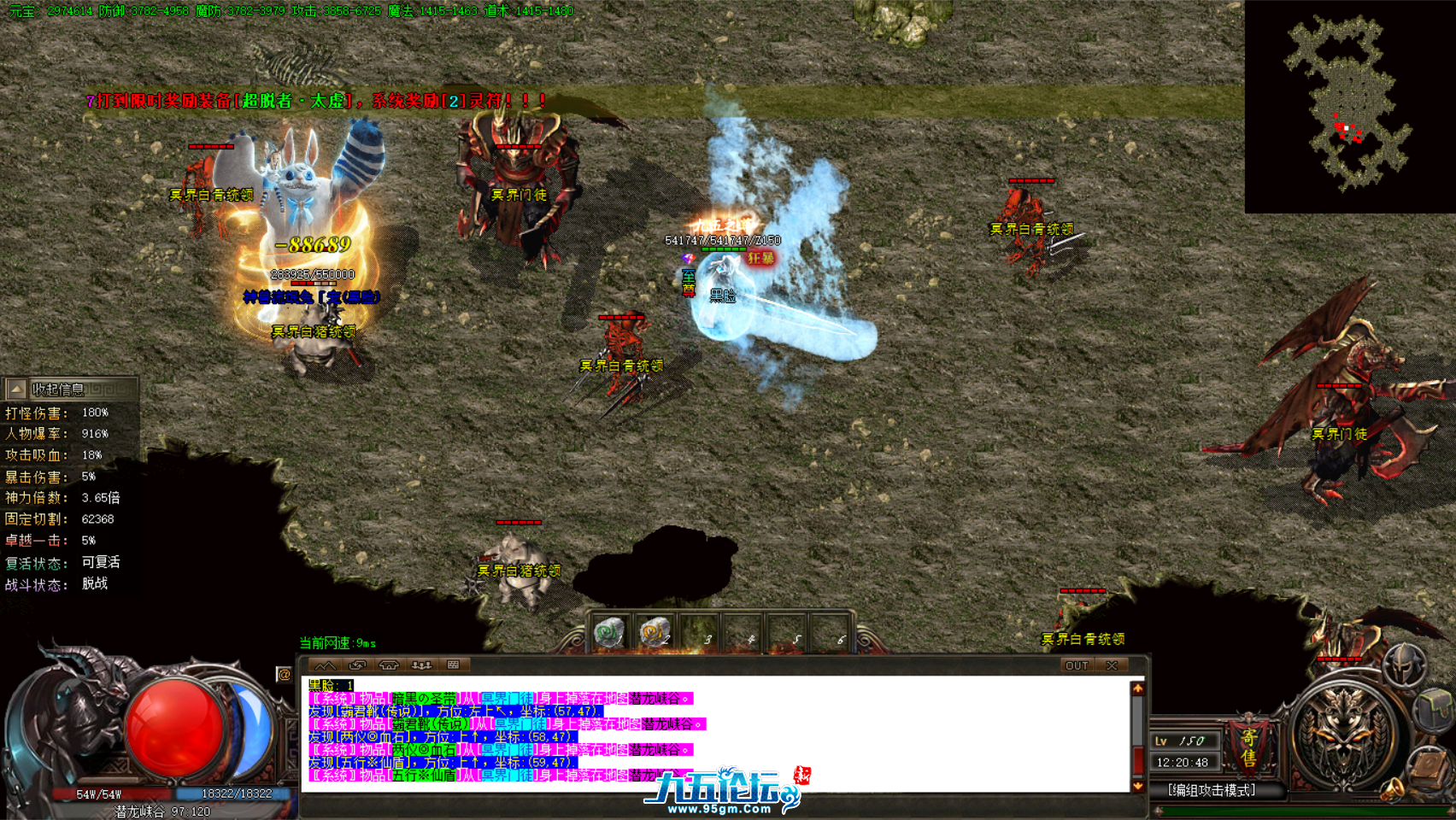Image resolution: width=1456 pixels, height=820 pixels.
Task: Toggle the [编组攻击模式] attack mode
Action: pyautogui.click(x=1212, y=791)
